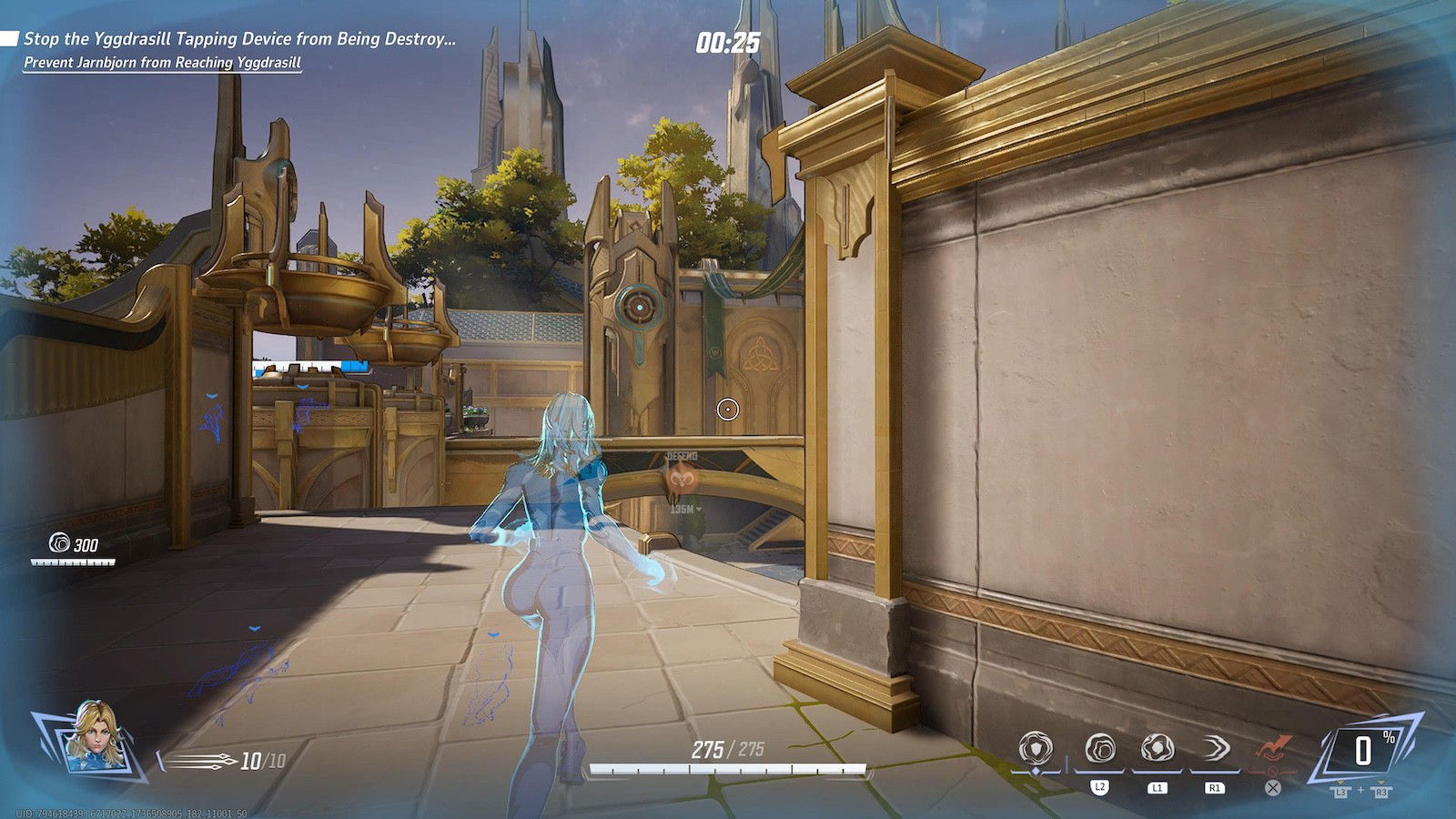Click the red melee attack icon

pyautogui.click(x=1272, y=744)
